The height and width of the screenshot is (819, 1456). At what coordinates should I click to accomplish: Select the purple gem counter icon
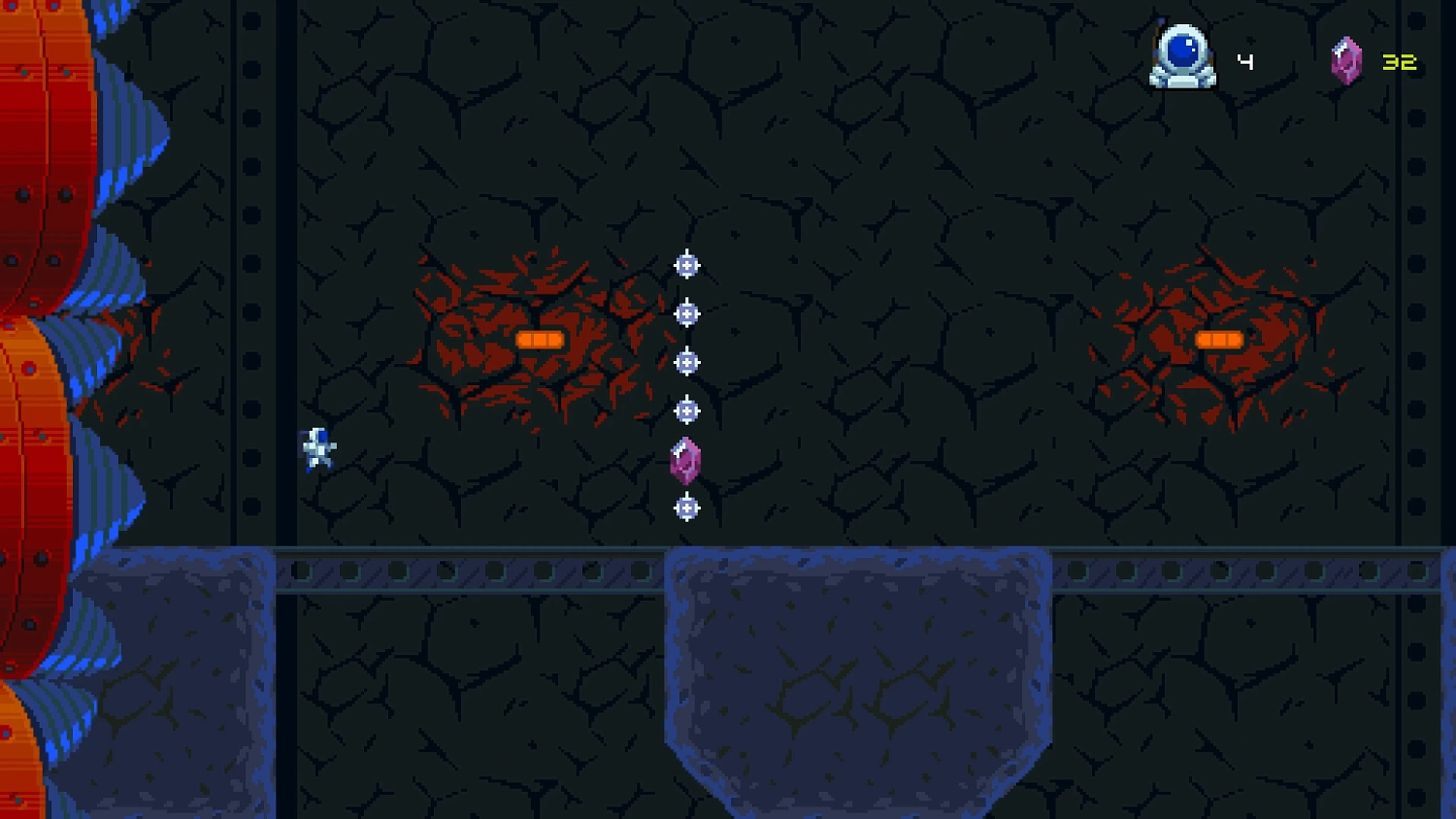tap(1345, 61)
